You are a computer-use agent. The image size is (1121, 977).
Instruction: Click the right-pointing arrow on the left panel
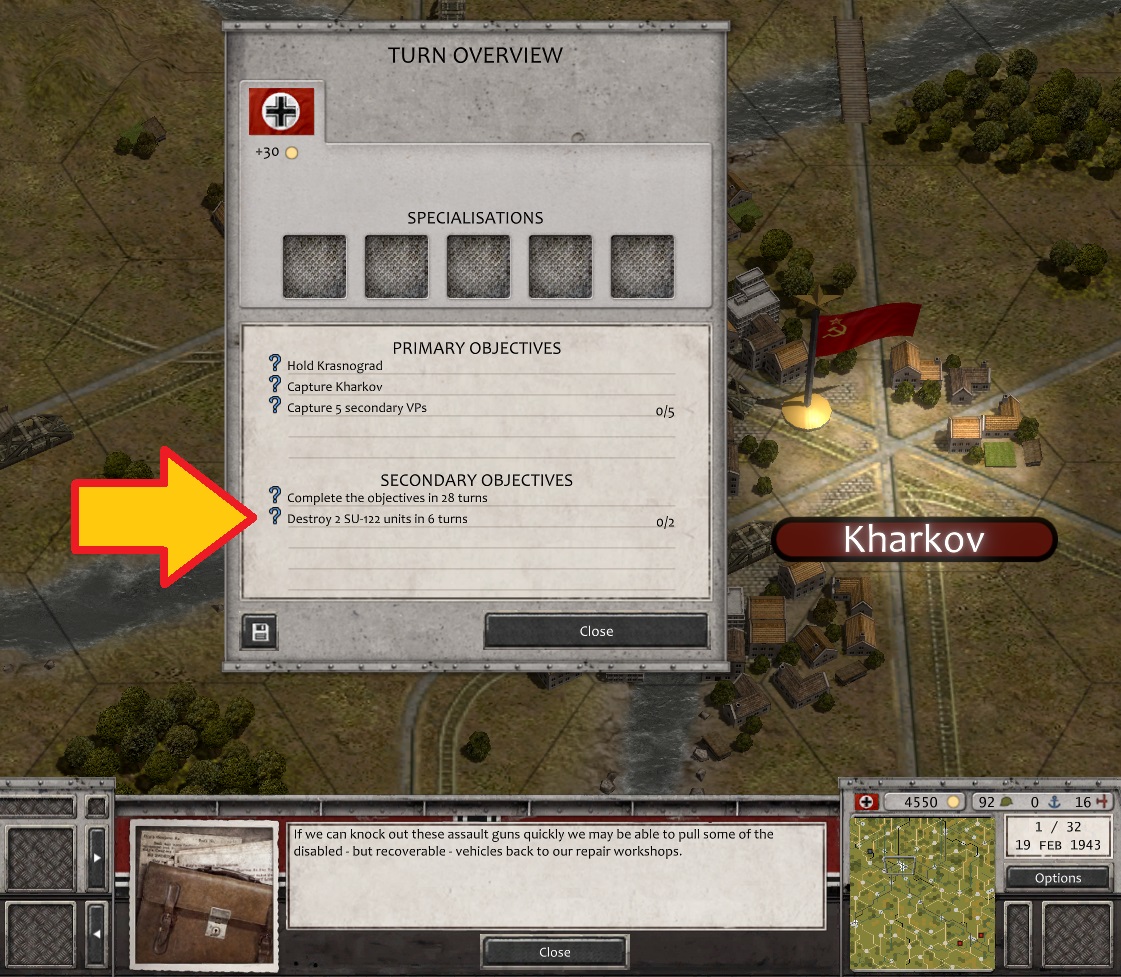tap(97, 857)
